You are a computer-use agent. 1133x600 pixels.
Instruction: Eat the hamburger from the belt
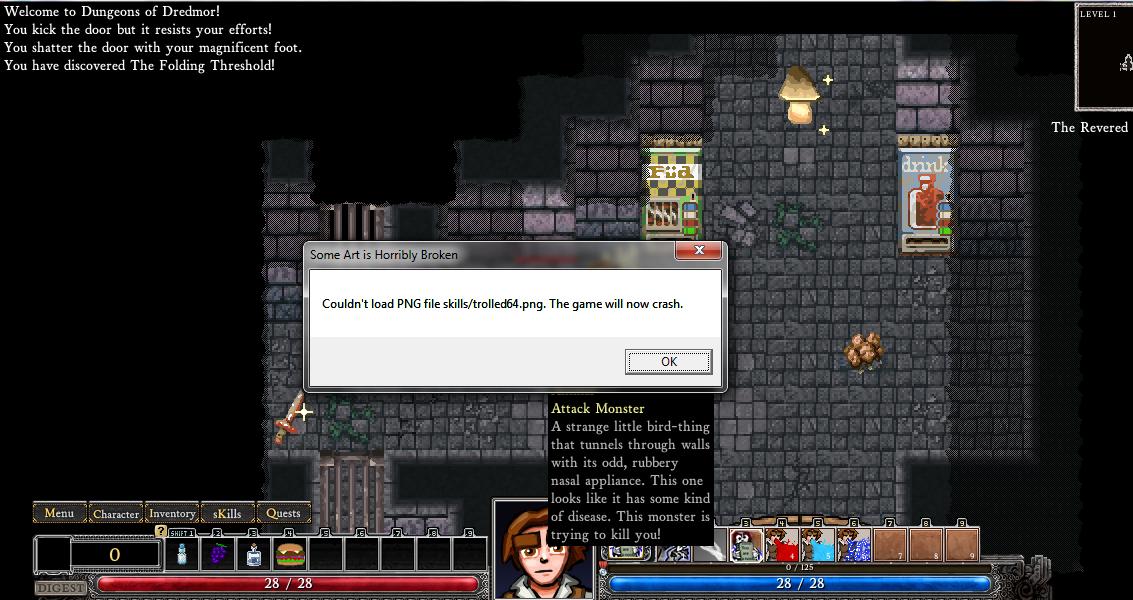(x=290, y=554)
